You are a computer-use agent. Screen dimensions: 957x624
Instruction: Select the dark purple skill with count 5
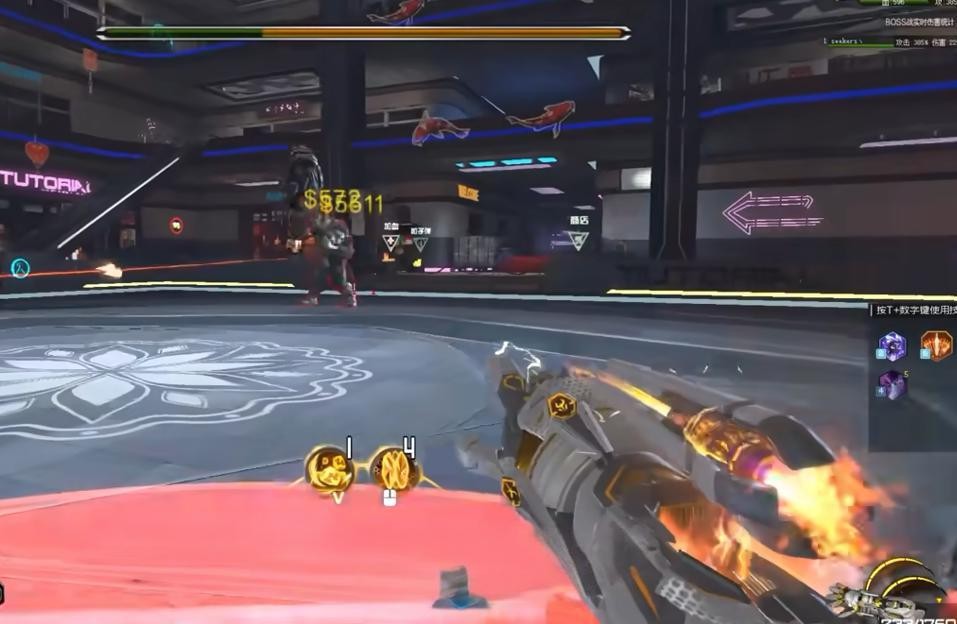(x=891, y=385)
